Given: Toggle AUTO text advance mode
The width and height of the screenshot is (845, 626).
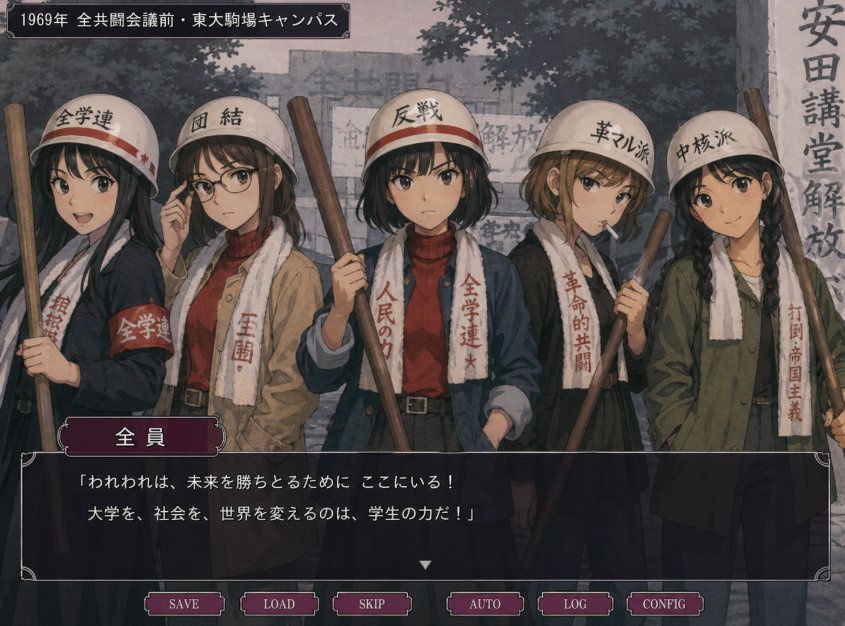Looking at the screenshot, I should coord(485,604).
